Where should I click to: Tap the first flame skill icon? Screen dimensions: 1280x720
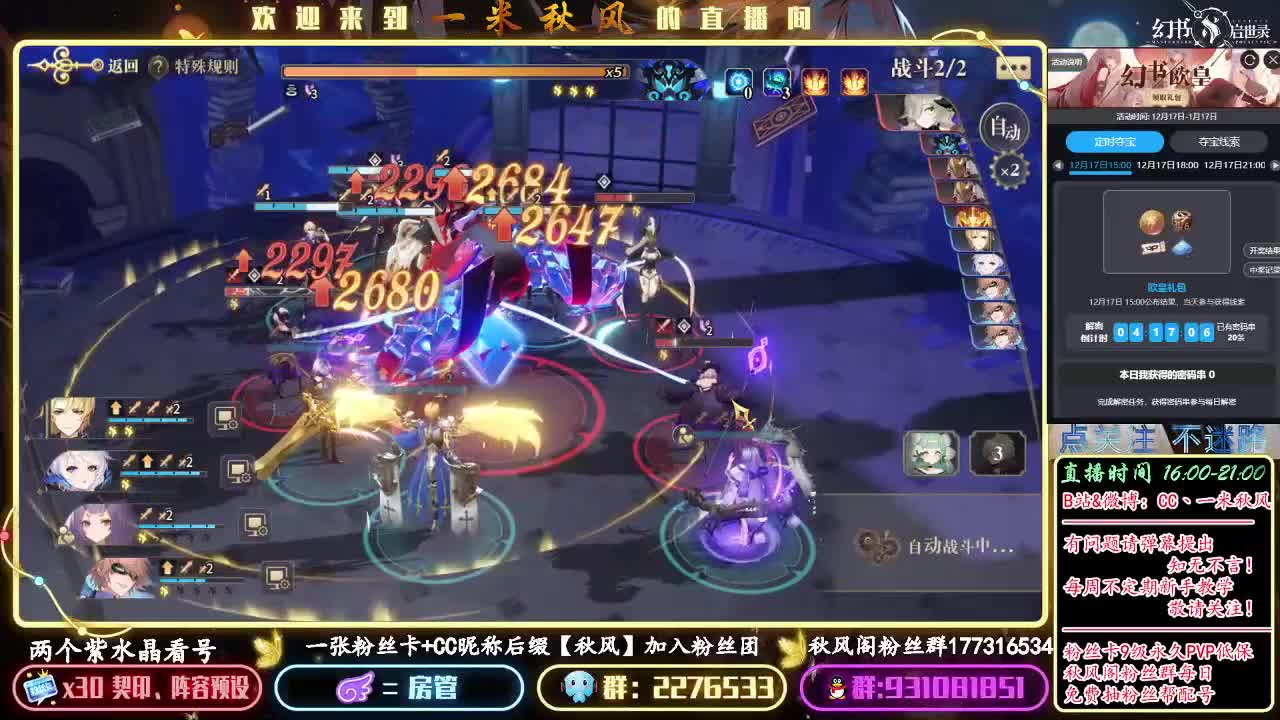pyautogui.click(x=814, y=83)
